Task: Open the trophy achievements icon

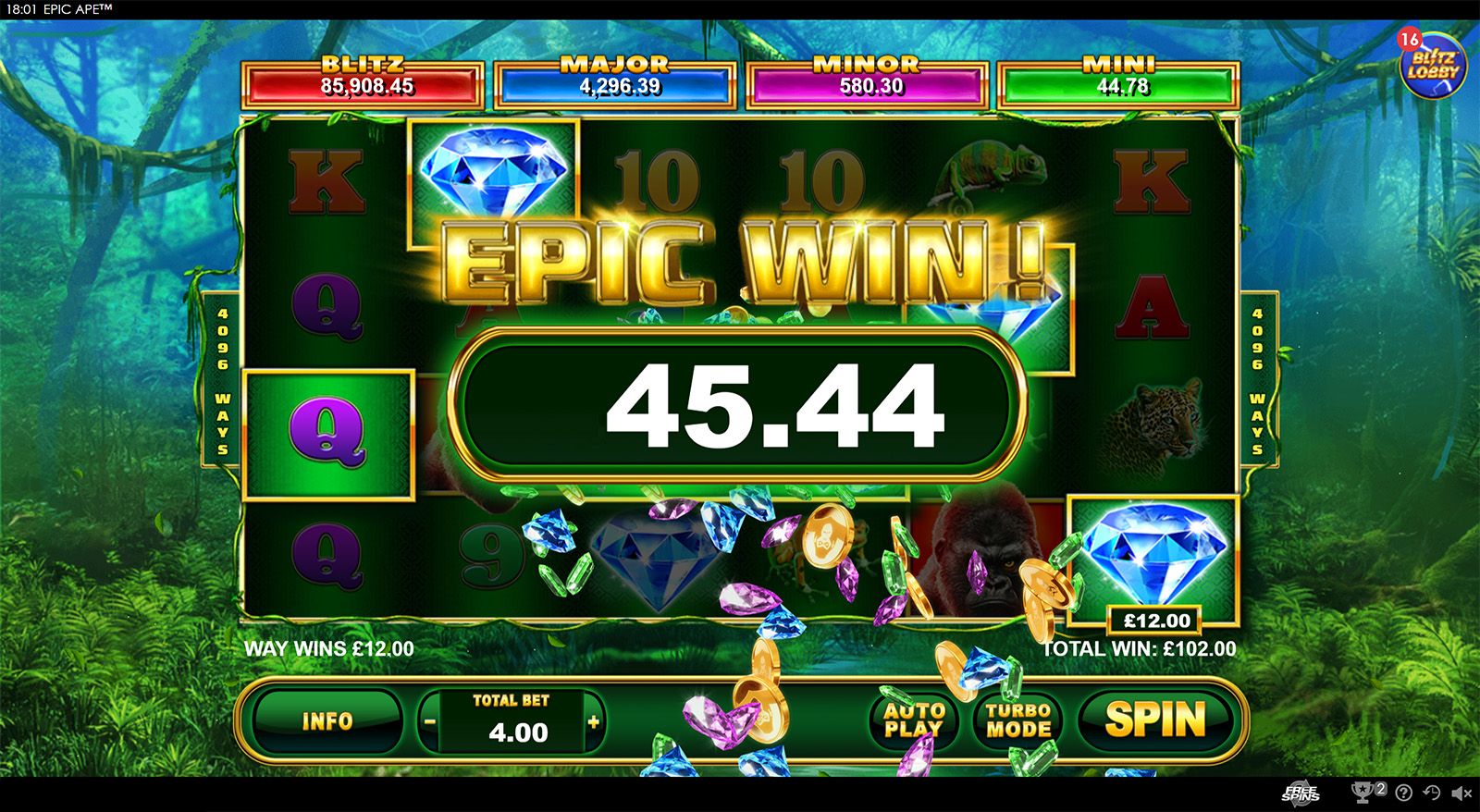Action: pyautogui.click(x=1363, y=793)
